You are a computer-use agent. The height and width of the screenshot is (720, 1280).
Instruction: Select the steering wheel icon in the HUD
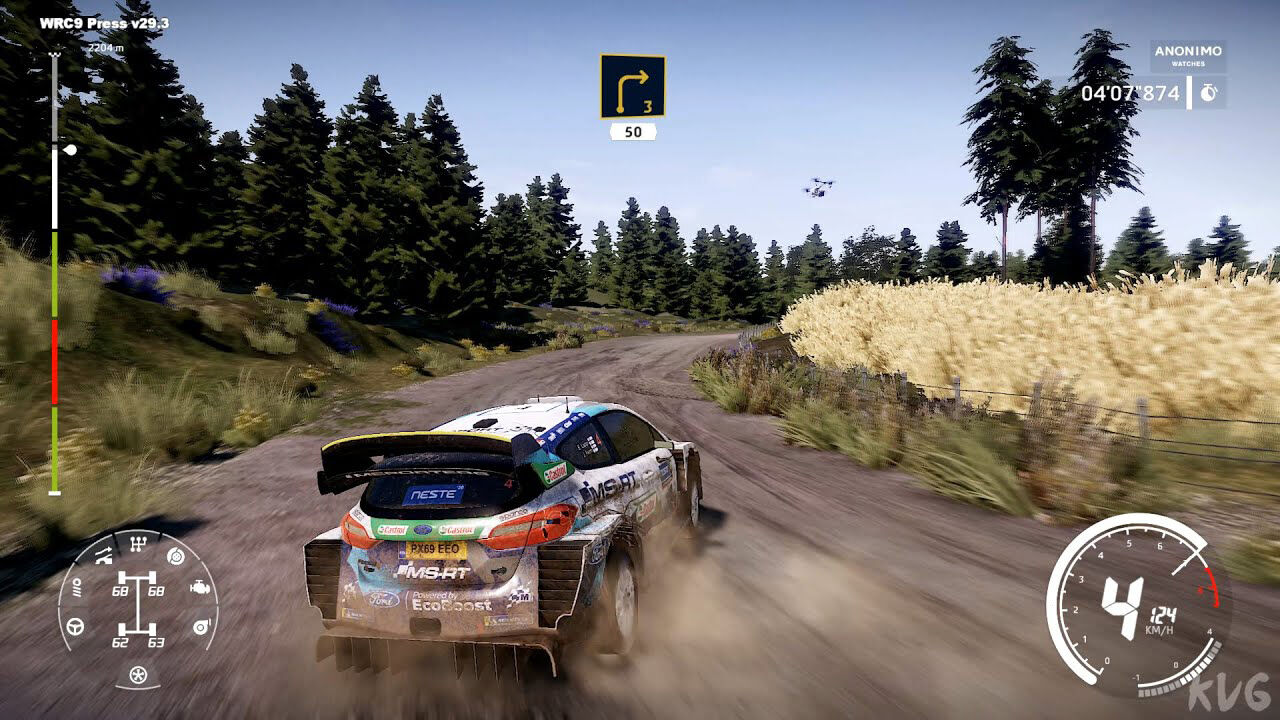(75, 626)
